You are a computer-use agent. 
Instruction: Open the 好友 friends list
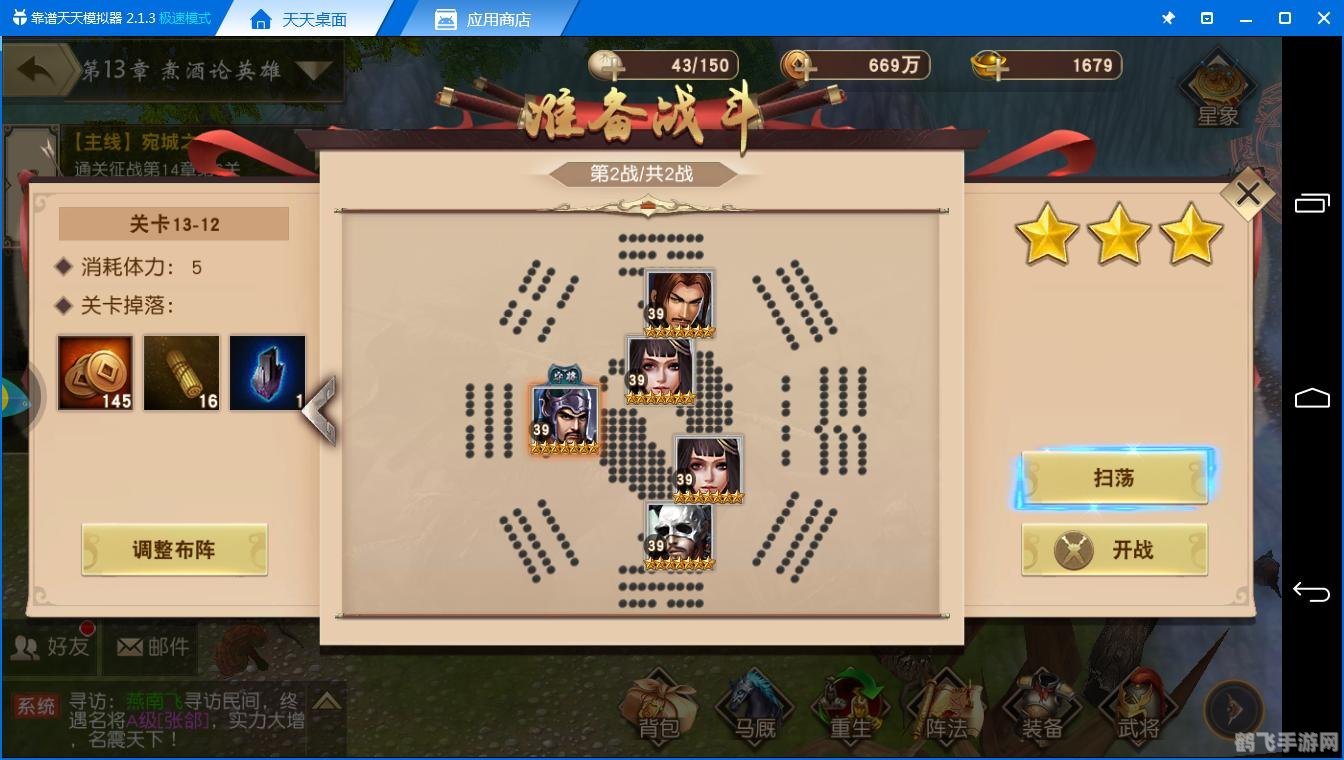pyautogui.click(x=48, y=646)
